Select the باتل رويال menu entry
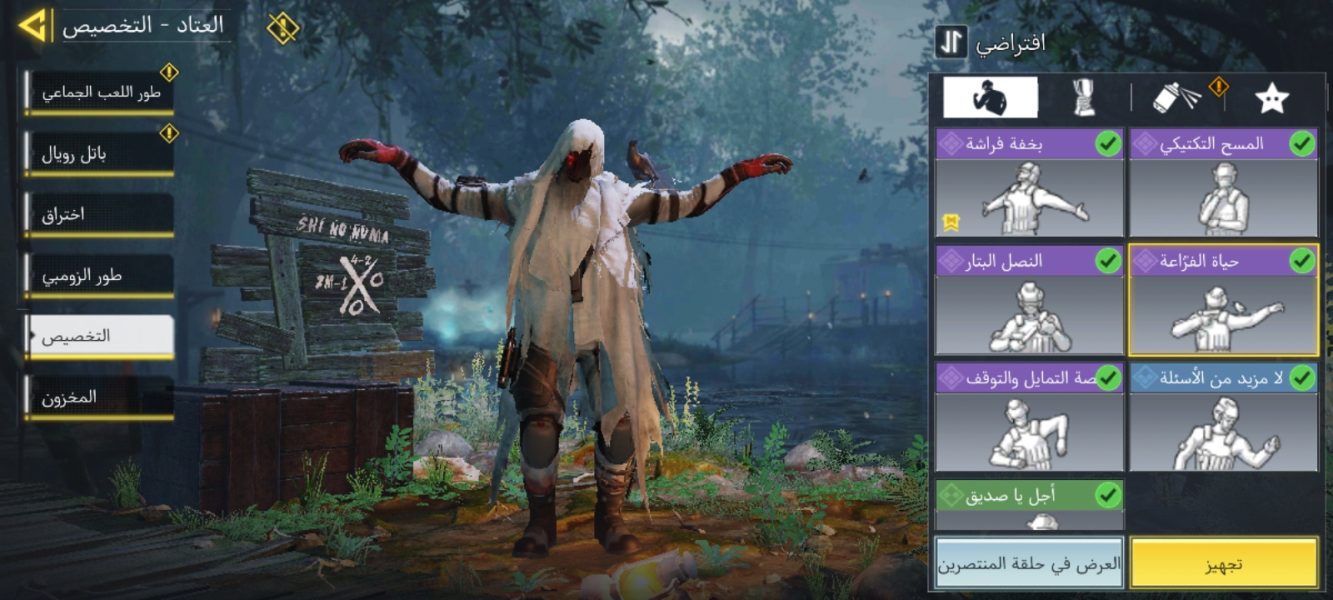 pyautogui.click(x=100, y=153)
